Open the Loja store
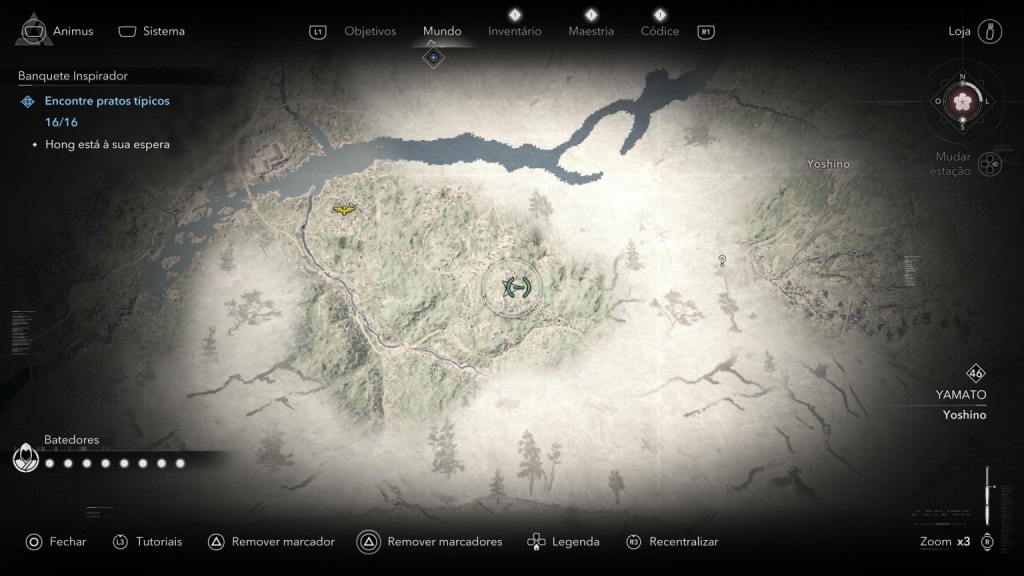Screen dimensions: 1024x576 (975, 31)
